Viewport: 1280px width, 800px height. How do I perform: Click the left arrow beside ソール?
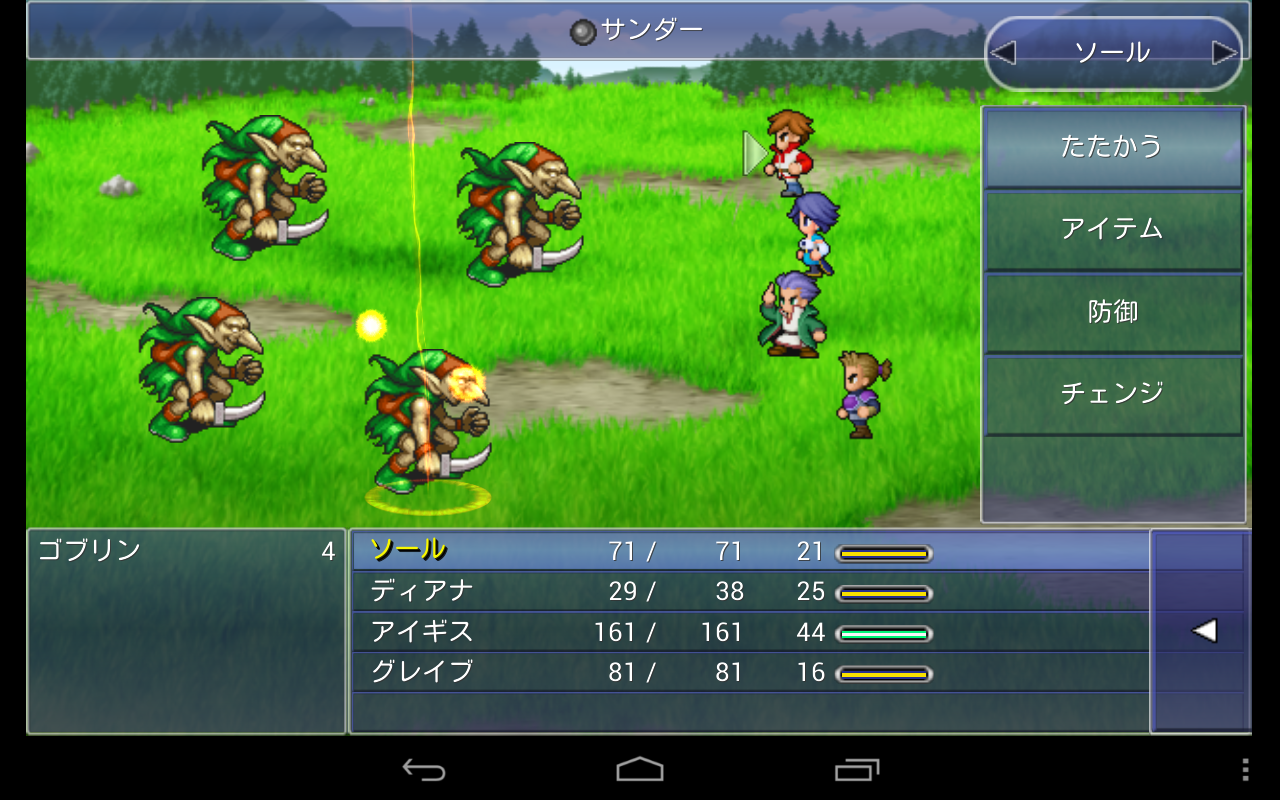(1002, 53)
